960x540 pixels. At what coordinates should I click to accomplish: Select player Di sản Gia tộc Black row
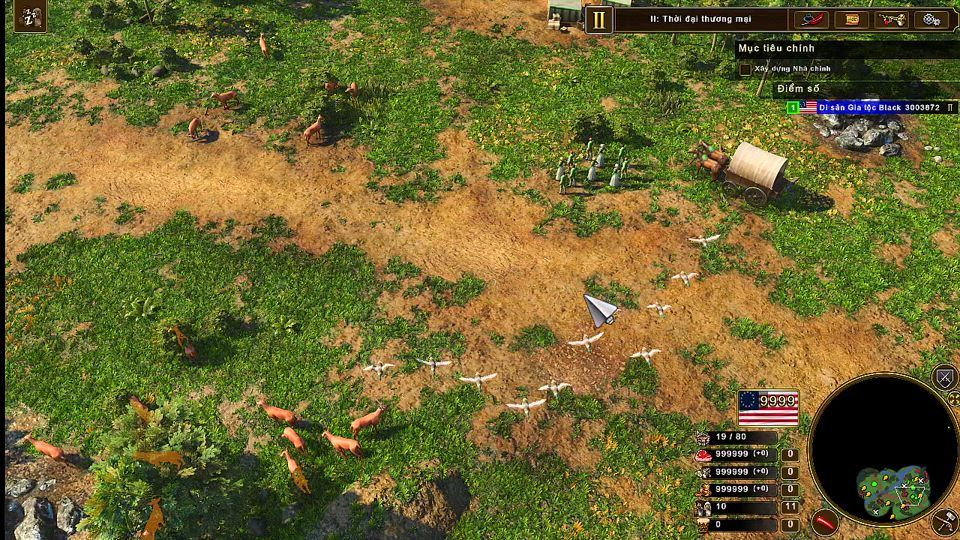tap(870, 107)
